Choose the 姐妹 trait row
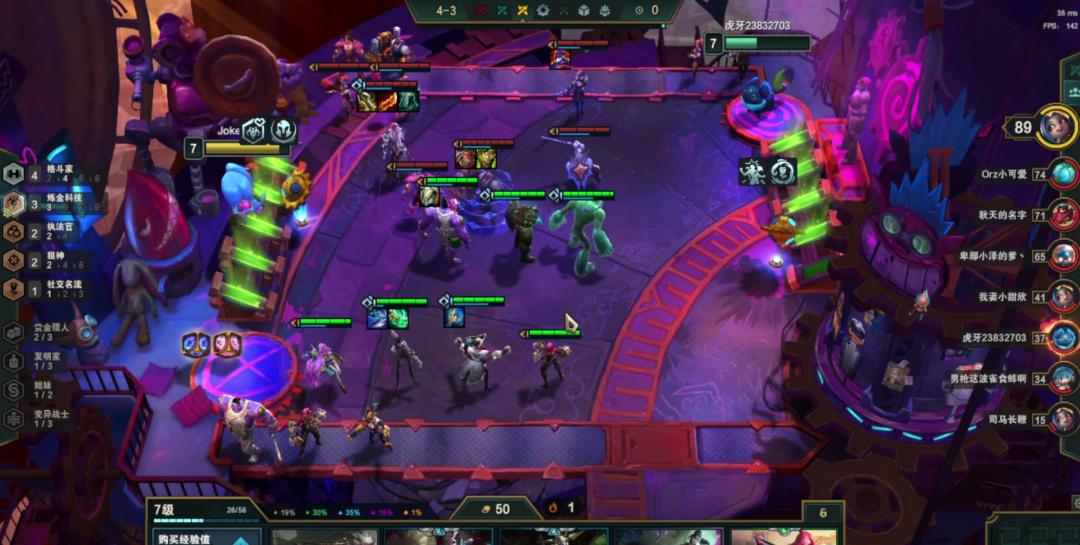1080x545 pixels. tap(45, 390)
